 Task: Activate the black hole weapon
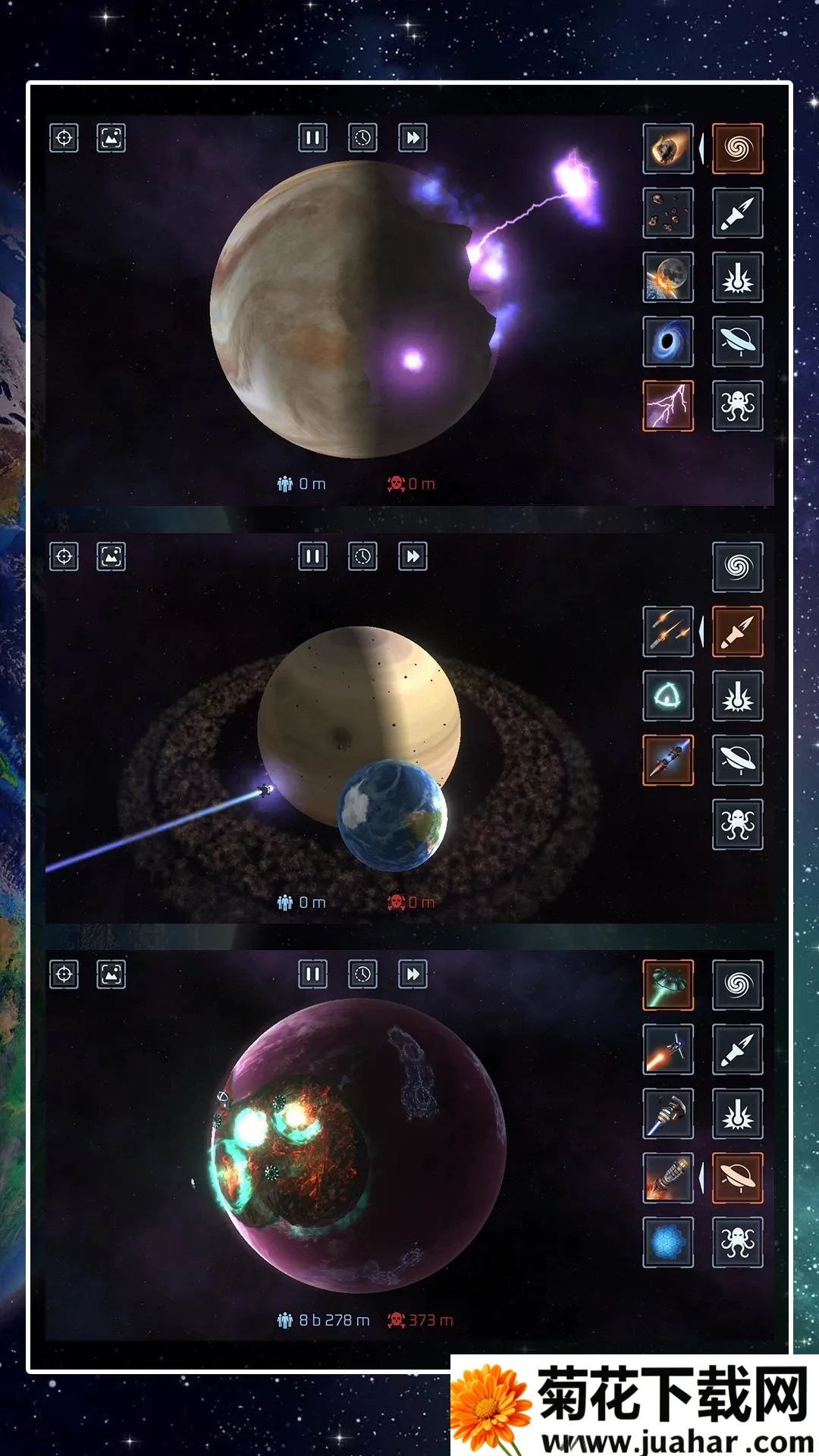[668, 341]
